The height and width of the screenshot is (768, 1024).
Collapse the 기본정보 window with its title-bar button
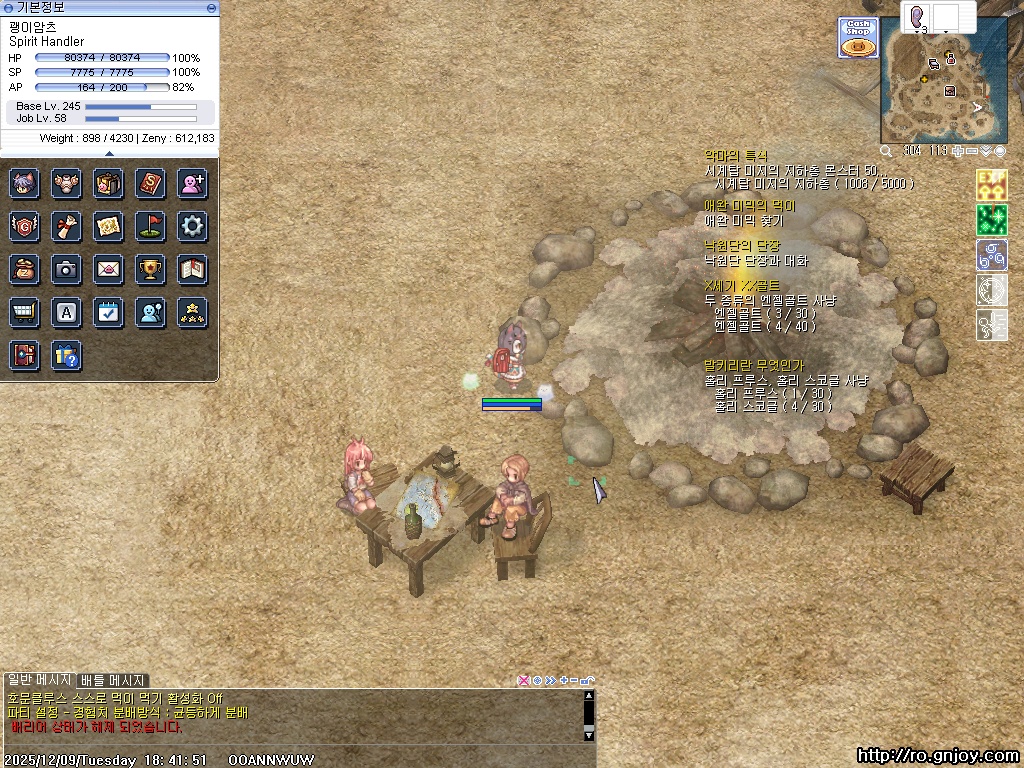tap(211, 7)
